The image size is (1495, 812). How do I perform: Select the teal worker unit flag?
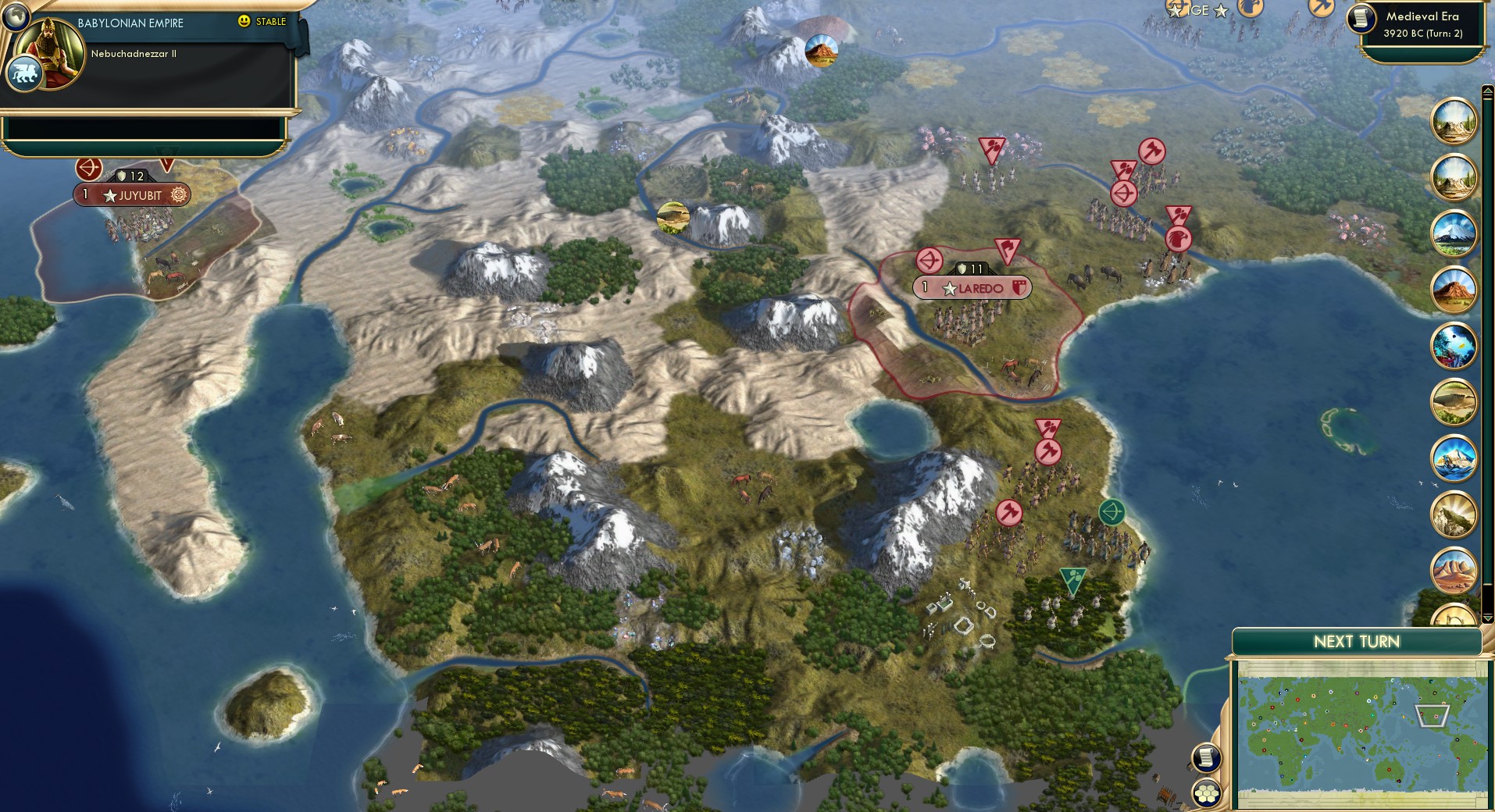click(x=1072, y=581)
